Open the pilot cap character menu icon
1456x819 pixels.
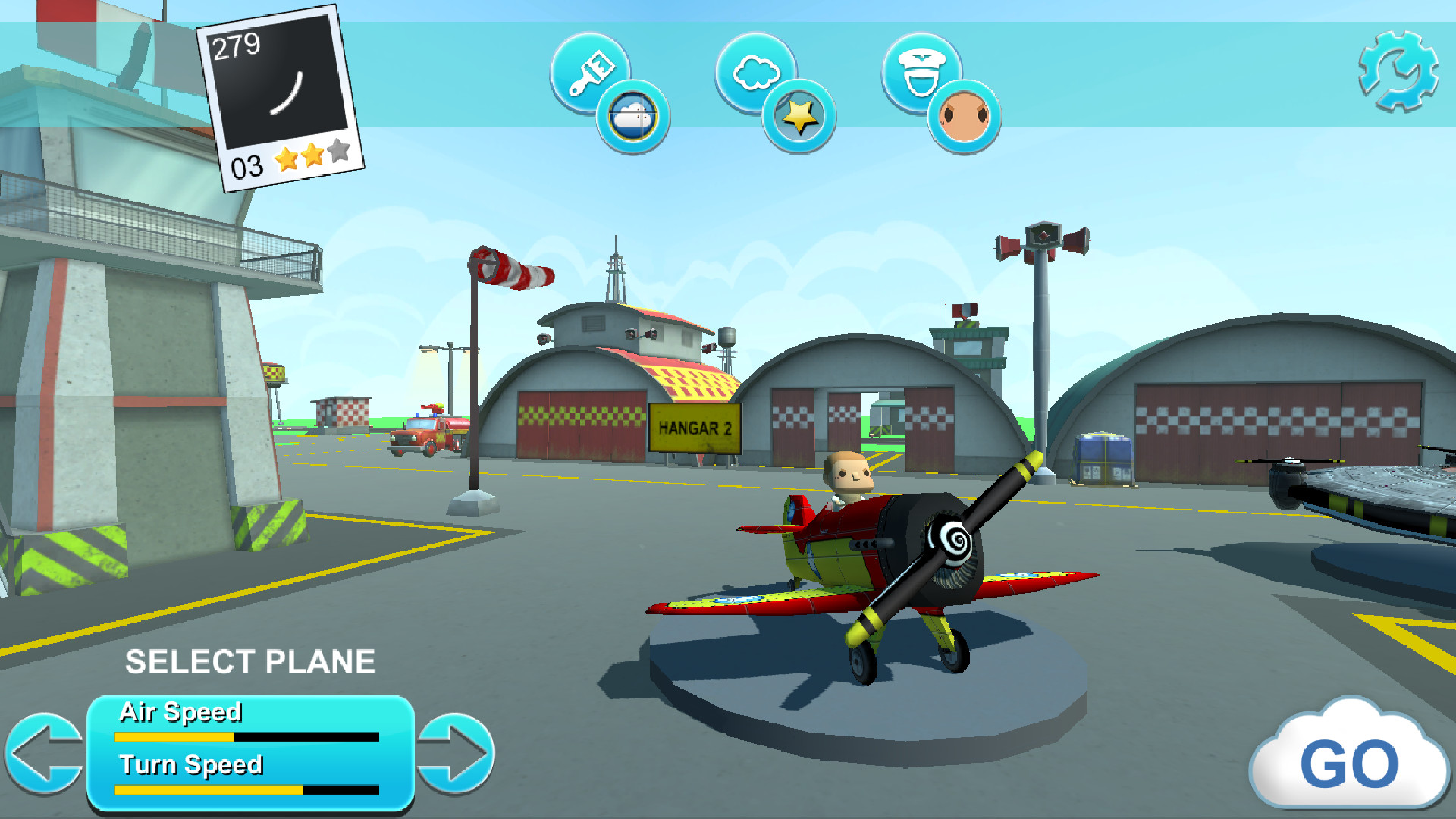click(921, 73)
